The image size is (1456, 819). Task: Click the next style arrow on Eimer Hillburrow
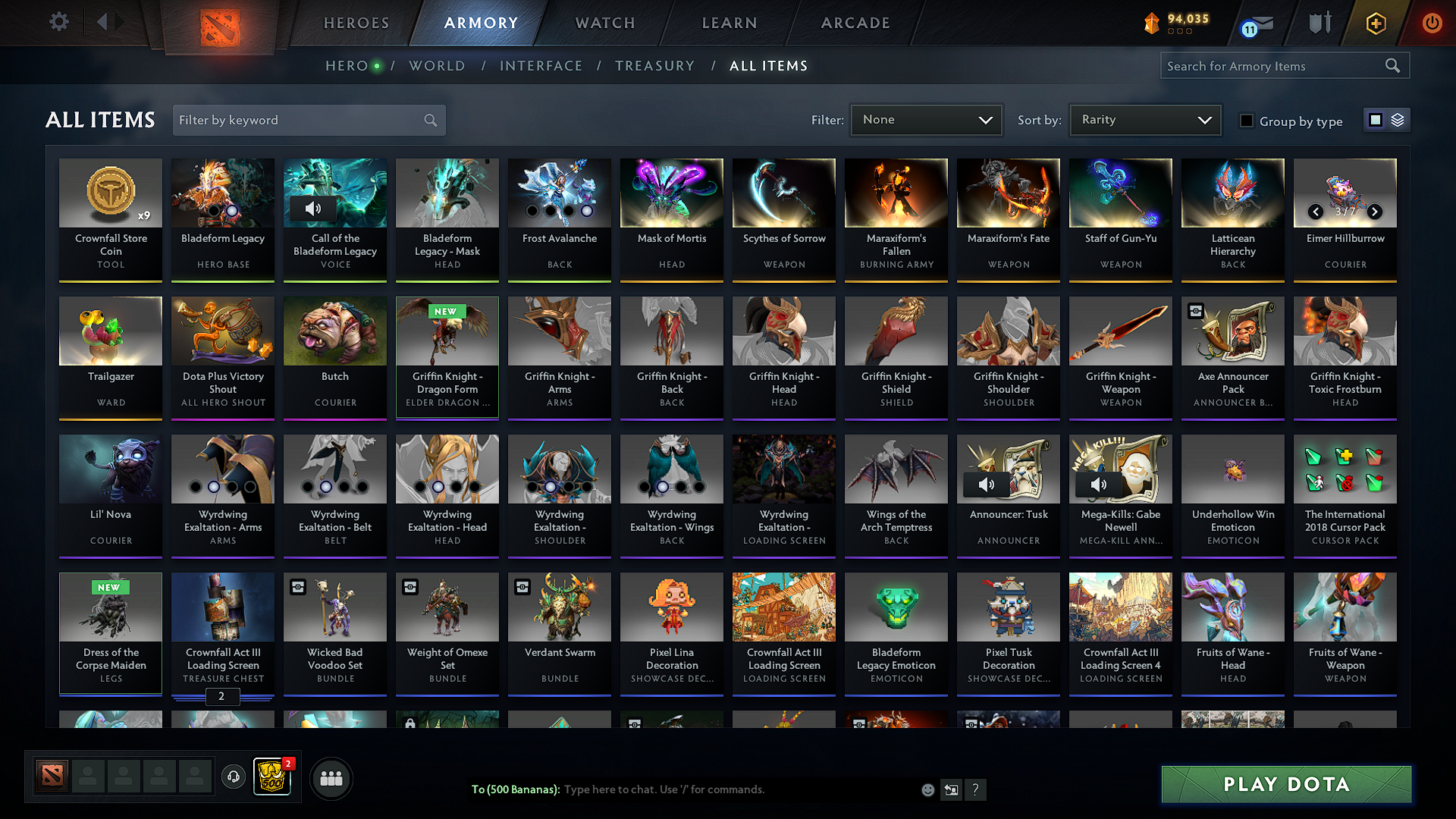(x=1375, y=212)
